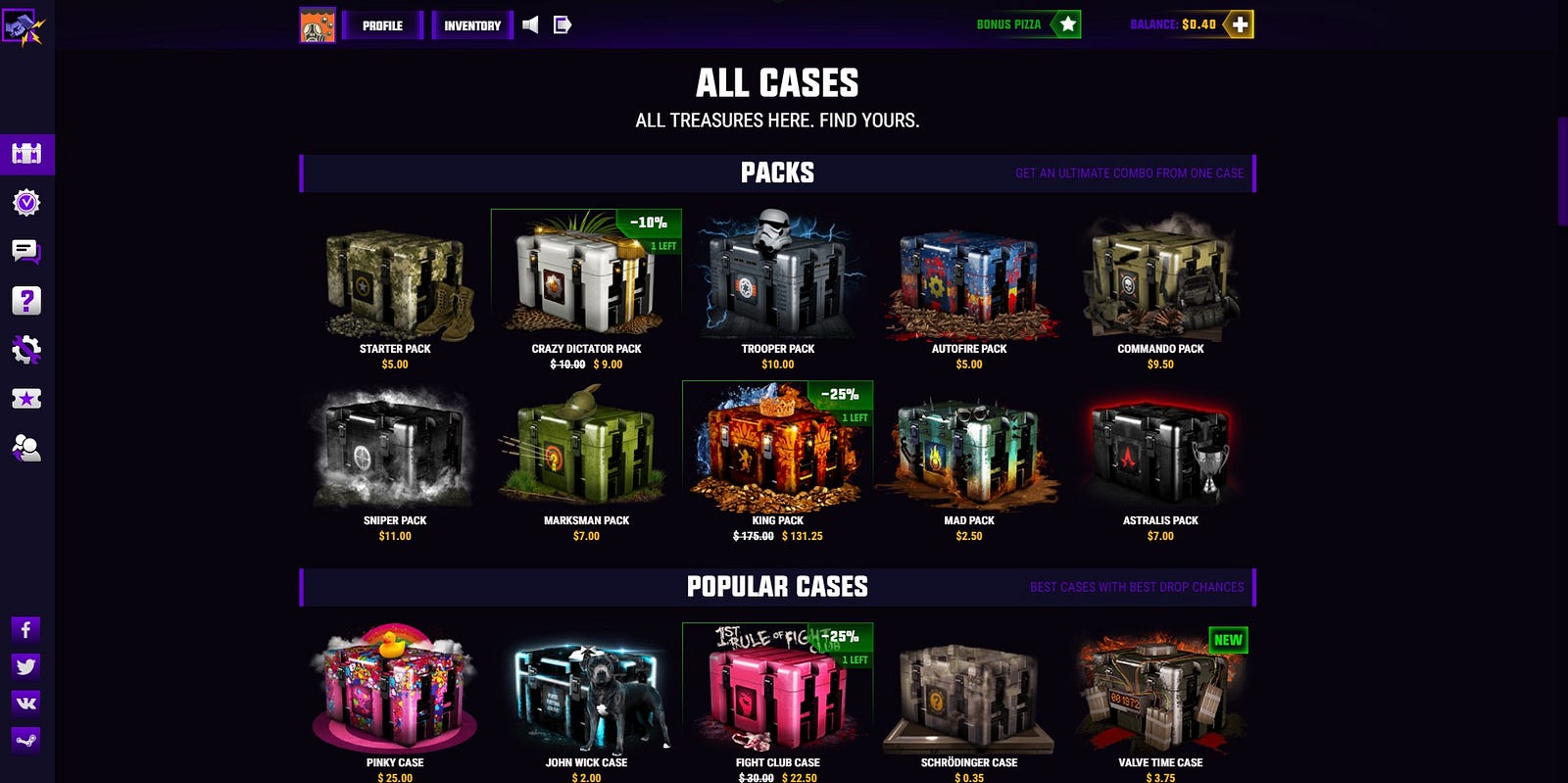Click the logout icon

click(x=563, y=24)
